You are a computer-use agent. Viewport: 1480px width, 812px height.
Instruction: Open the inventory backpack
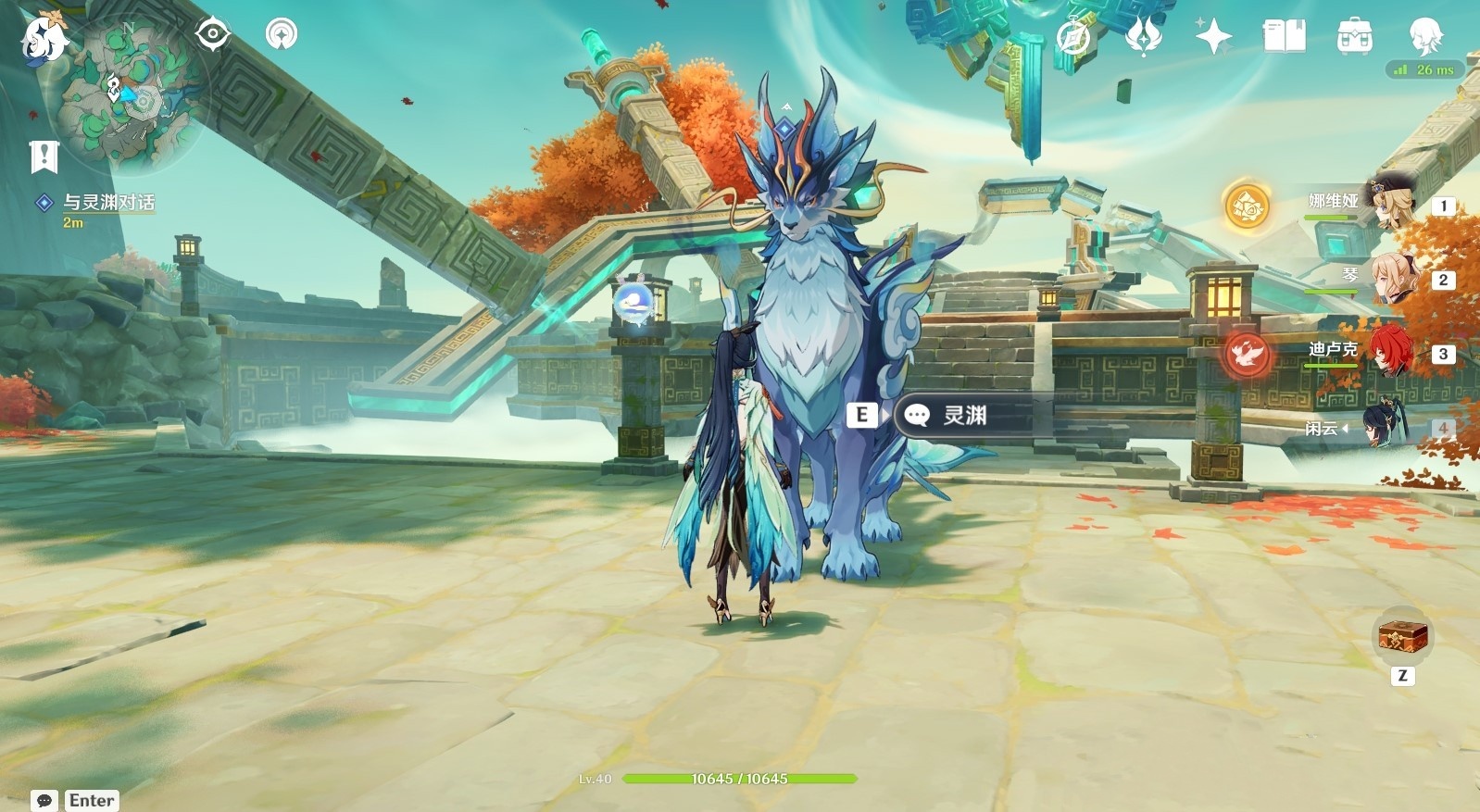click(1354, 37)
